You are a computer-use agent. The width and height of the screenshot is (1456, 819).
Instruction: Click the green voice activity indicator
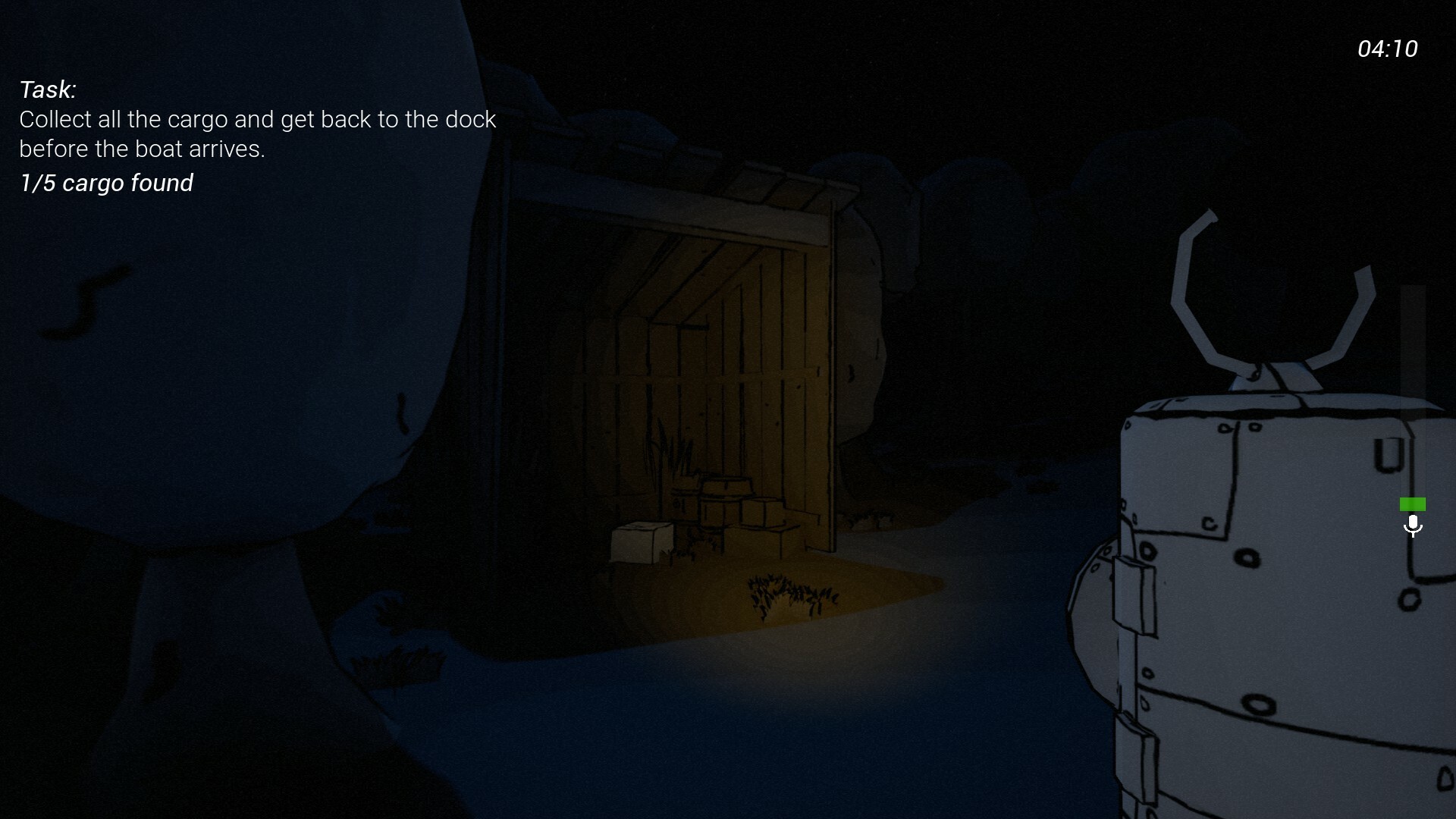pyautogui.click(x=1414, y=504)
